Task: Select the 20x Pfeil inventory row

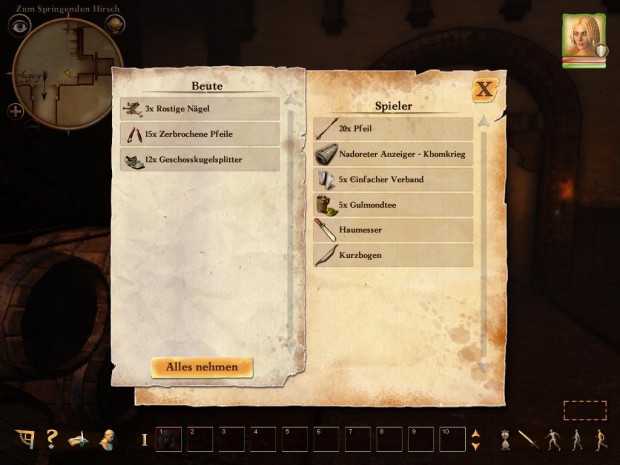Action: click(x=393, y=129)
